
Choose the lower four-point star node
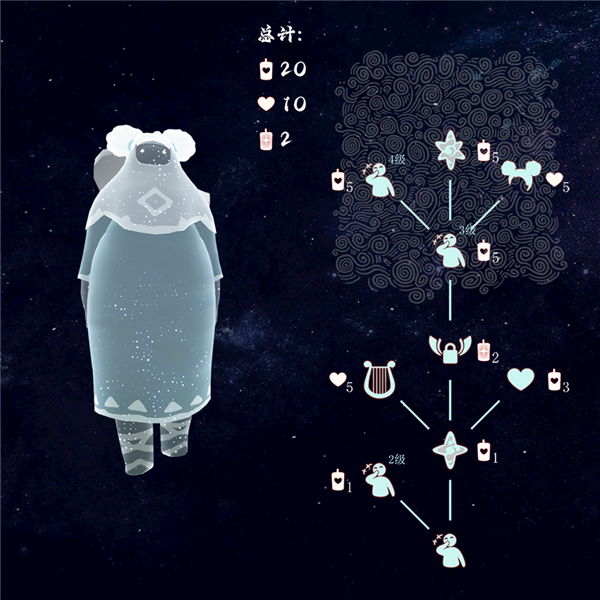click(450, 450)
